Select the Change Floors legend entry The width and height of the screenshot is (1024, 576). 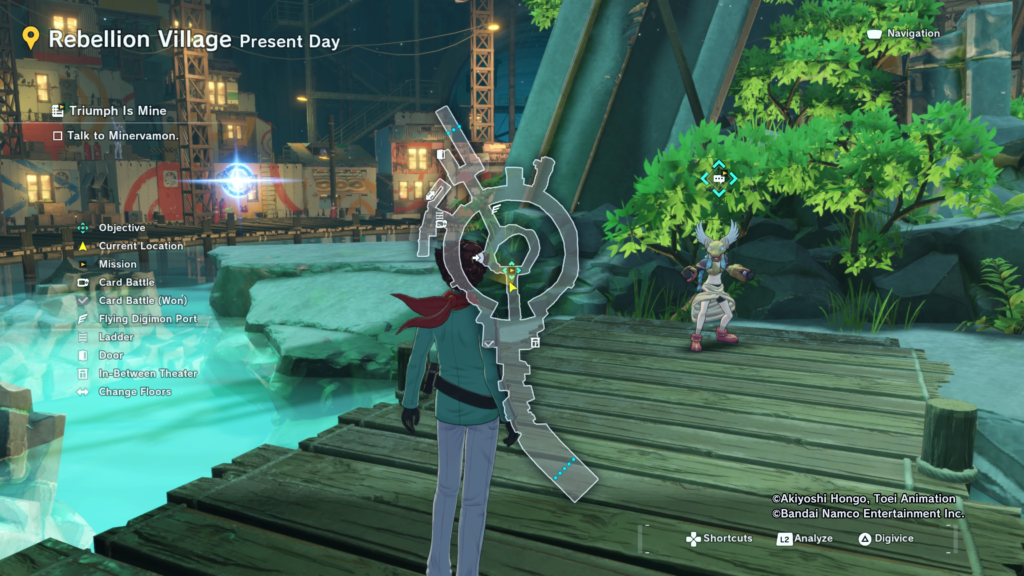point(135,392)
